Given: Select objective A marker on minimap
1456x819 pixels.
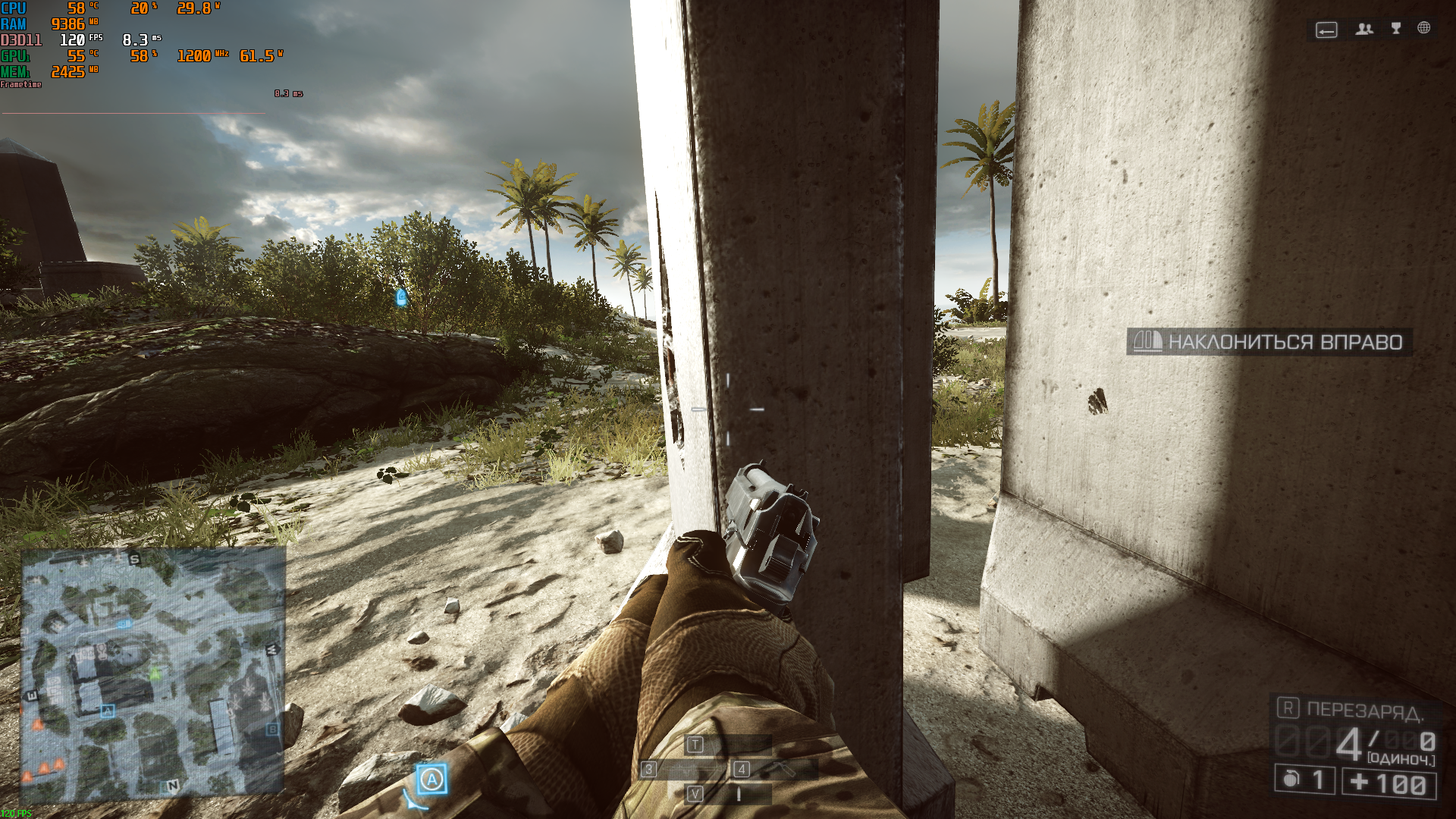Looking at the screenshot, I should tap(107, 711).
